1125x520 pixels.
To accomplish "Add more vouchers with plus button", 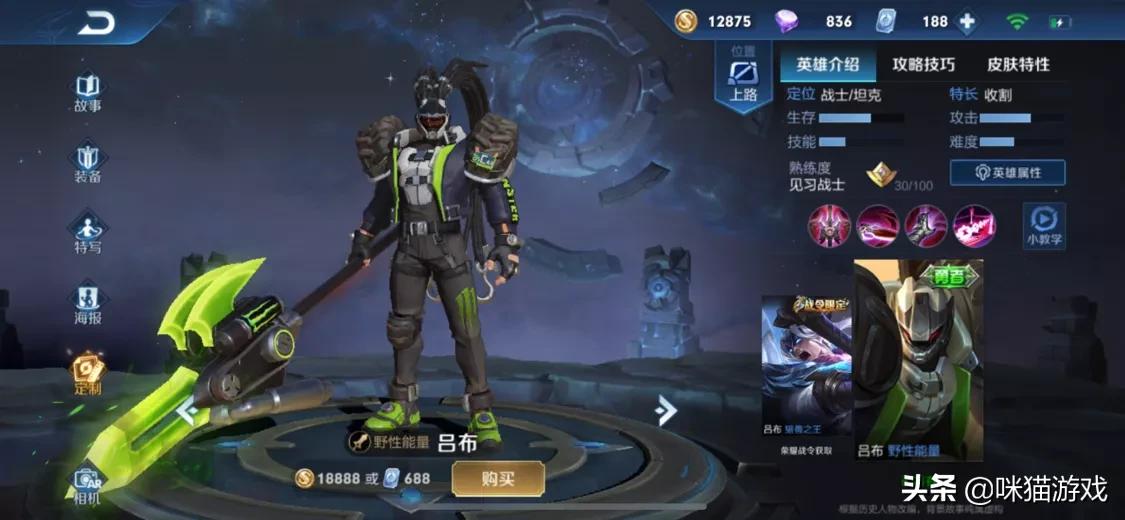I will [x=966, y=22].
